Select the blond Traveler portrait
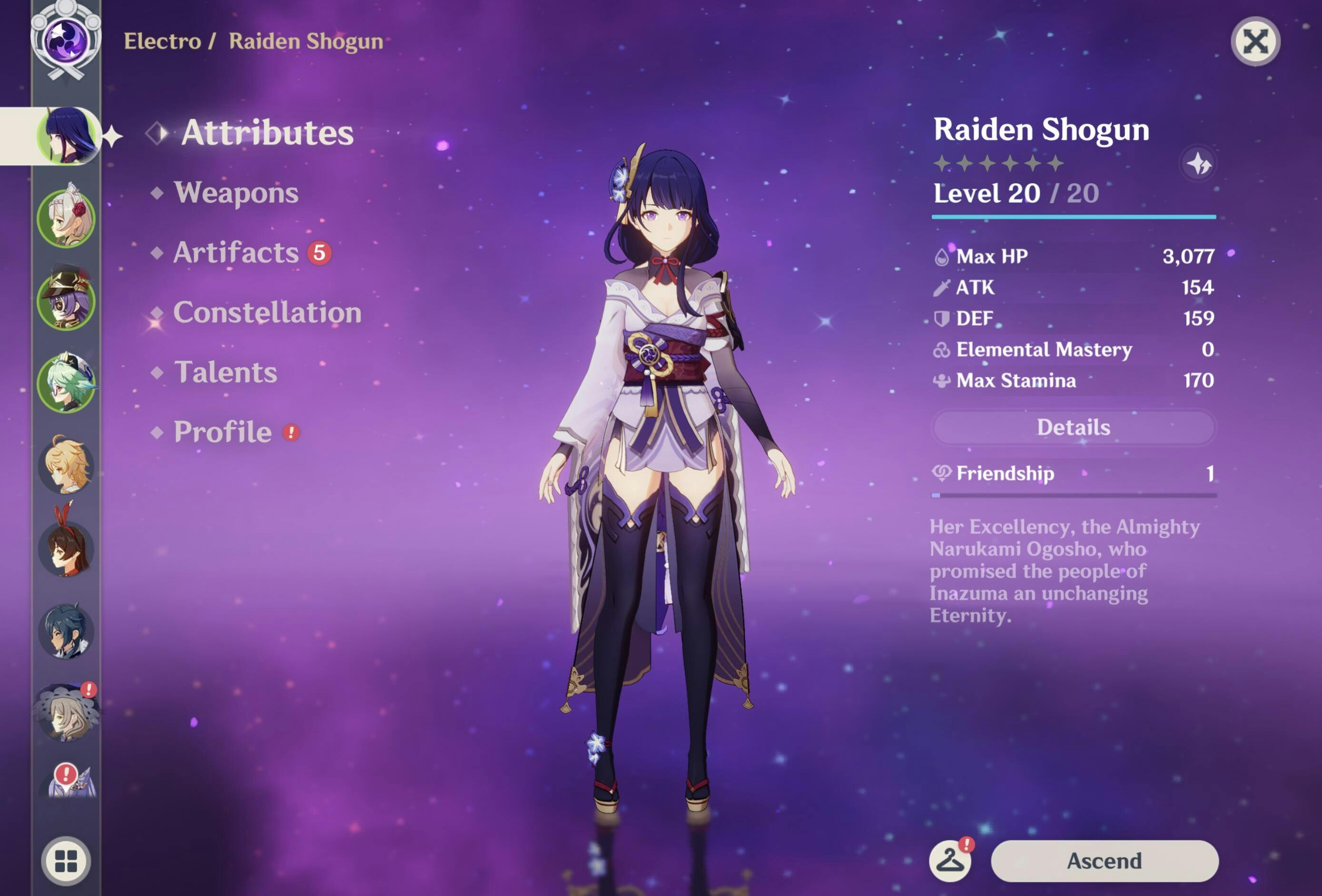 66,466
